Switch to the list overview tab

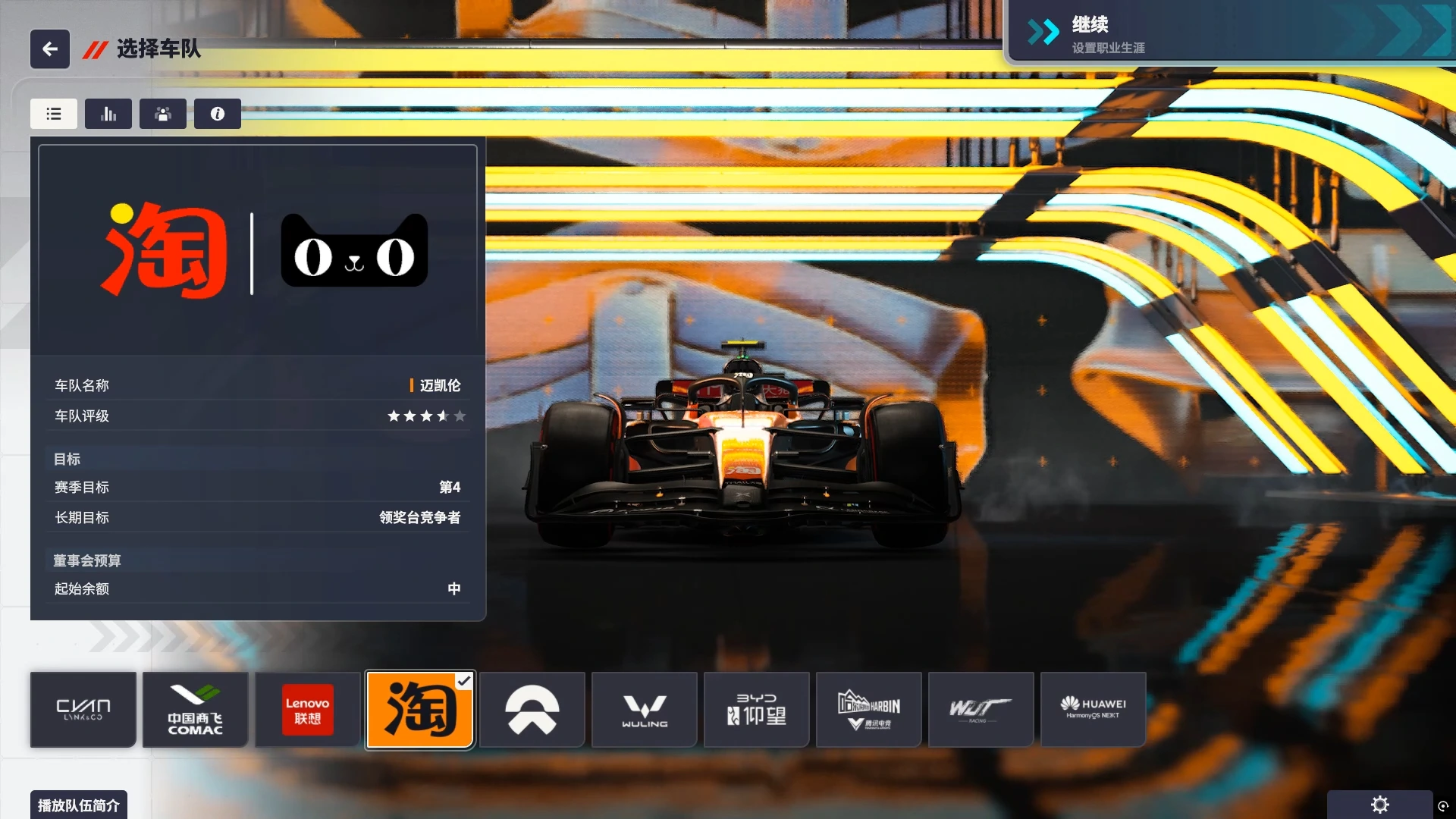tap(54, 114)
